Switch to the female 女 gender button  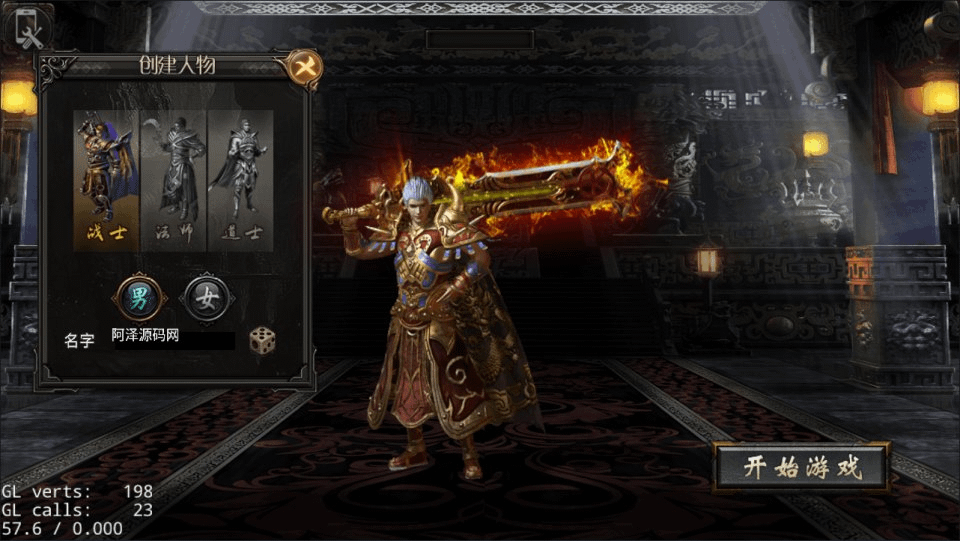(x=207, y=298)
